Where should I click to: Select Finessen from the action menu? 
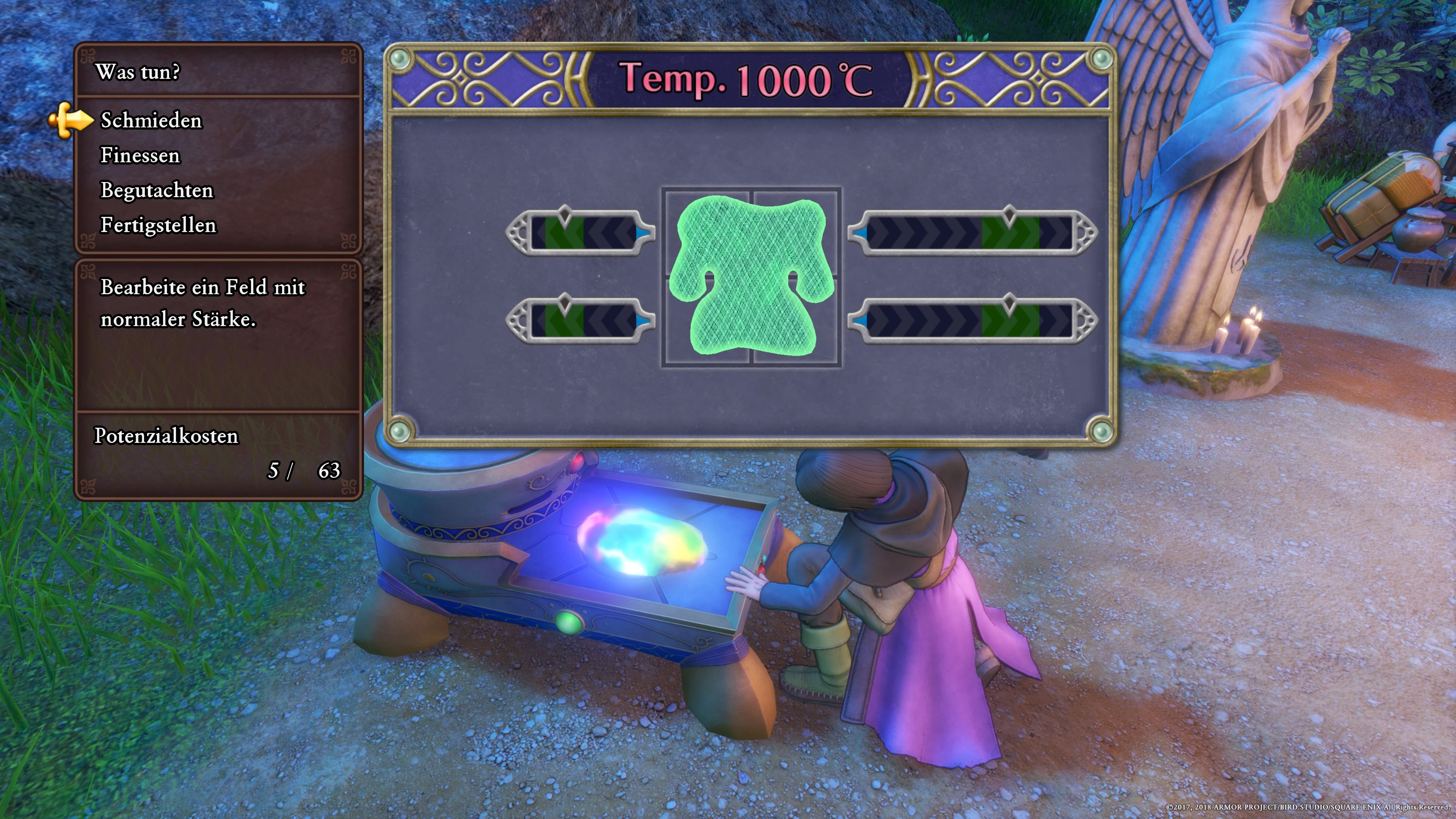pos(140,155)
